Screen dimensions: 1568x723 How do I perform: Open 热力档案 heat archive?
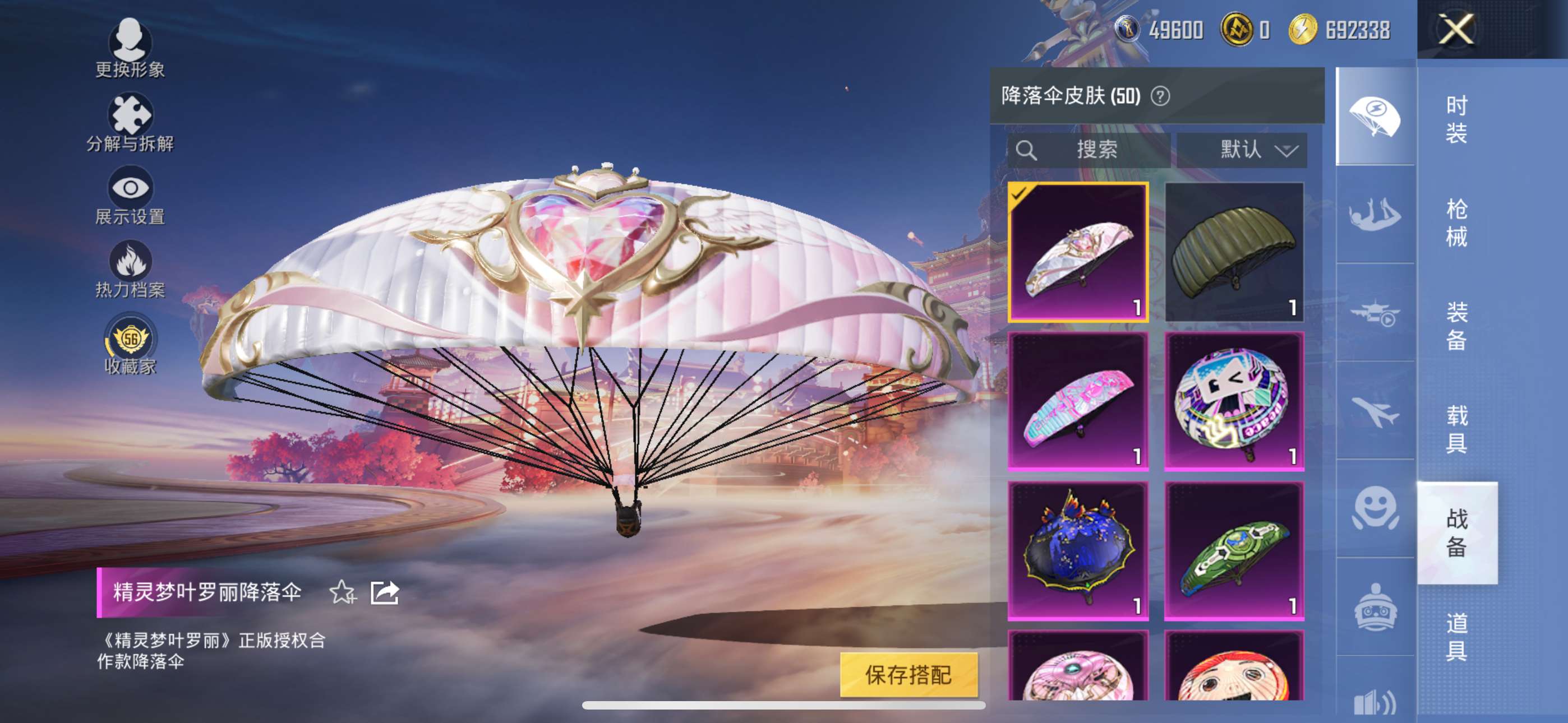pyautogui.click(x=130, y=270)
